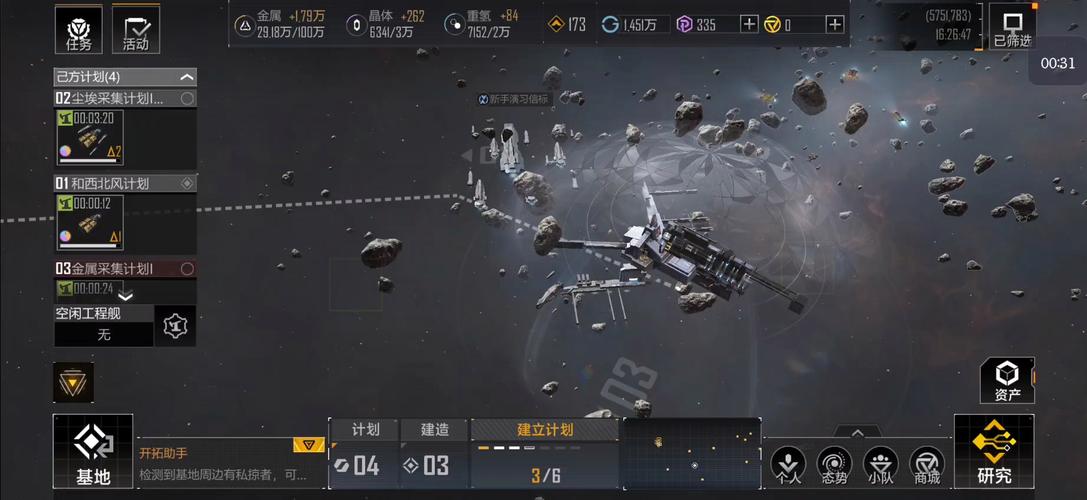Add more purple currency with plus button
The height and width of the screenshot is (500, 1087).
(749, 24)
